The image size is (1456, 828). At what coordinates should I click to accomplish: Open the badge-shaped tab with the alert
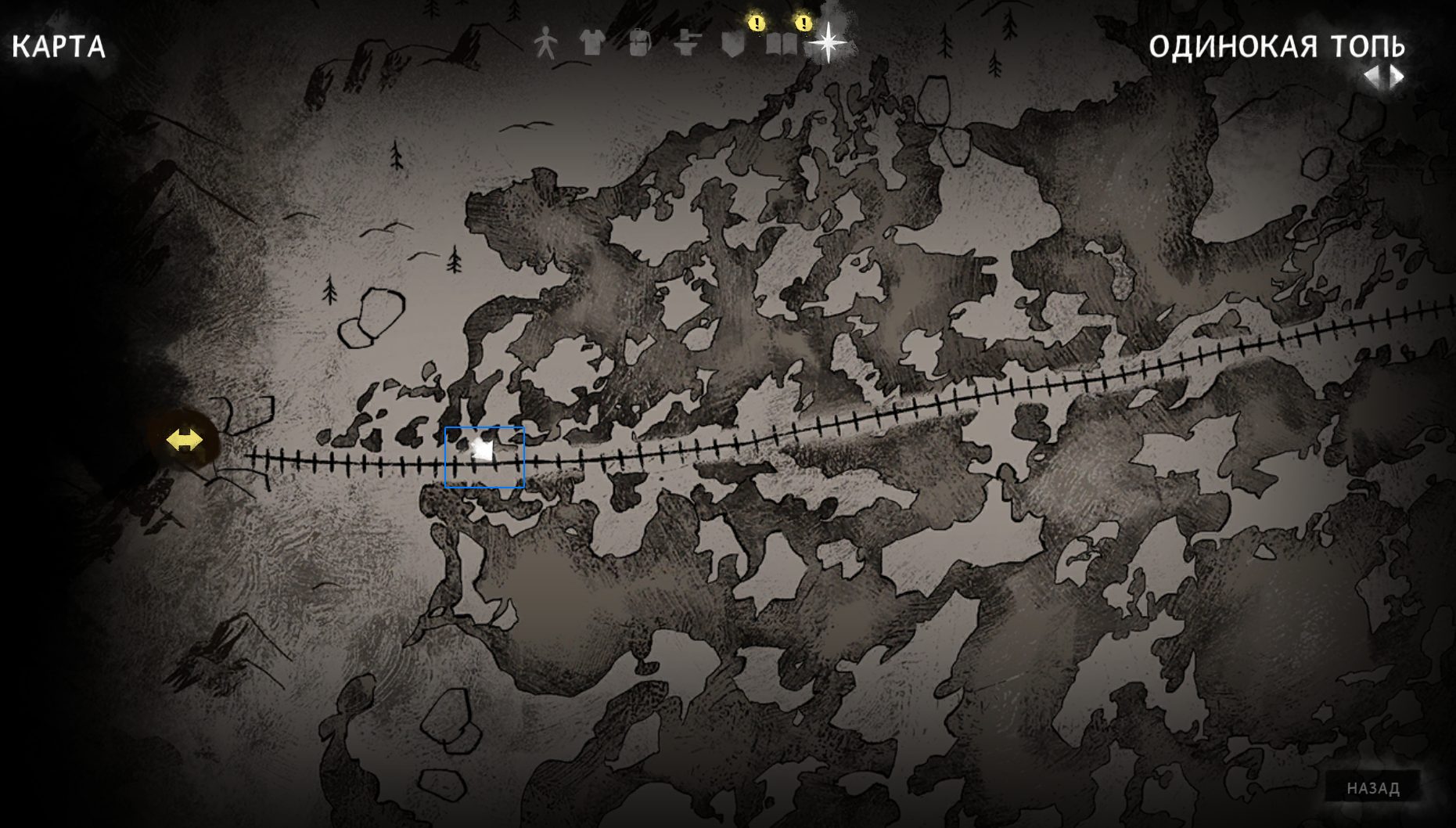point(733,44)
